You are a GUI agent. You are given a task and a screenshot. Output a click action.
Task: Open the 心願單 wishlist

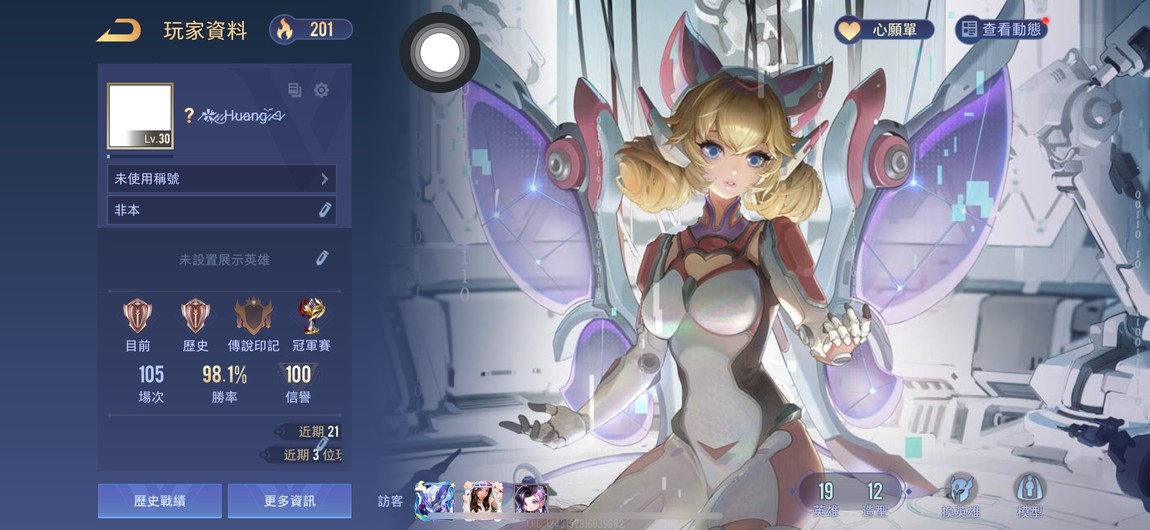[x=884, y=30]
